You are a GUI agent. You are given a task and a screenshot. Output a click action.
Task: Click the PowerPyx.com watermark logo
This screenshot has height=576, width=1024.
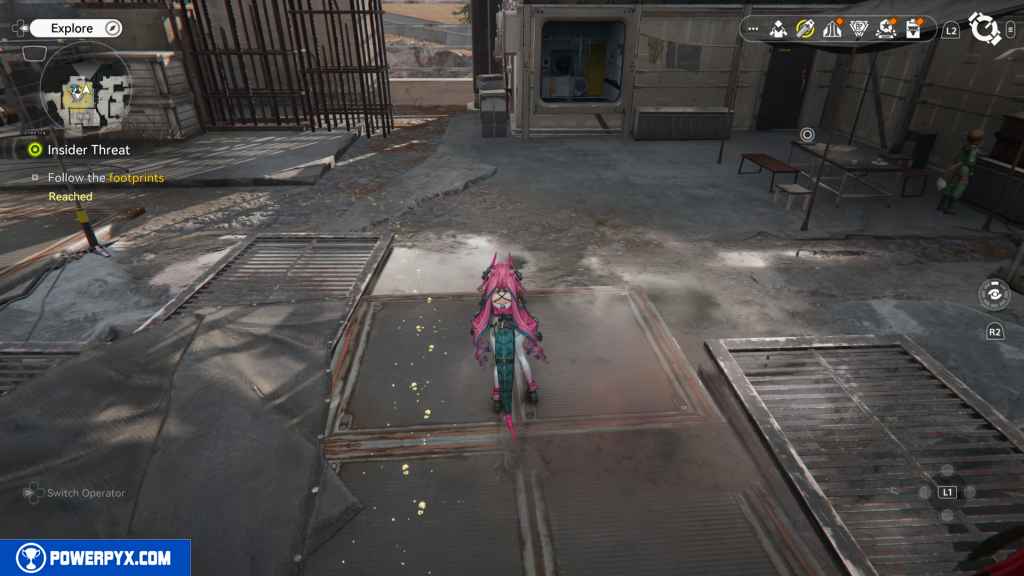pos(95,558)
